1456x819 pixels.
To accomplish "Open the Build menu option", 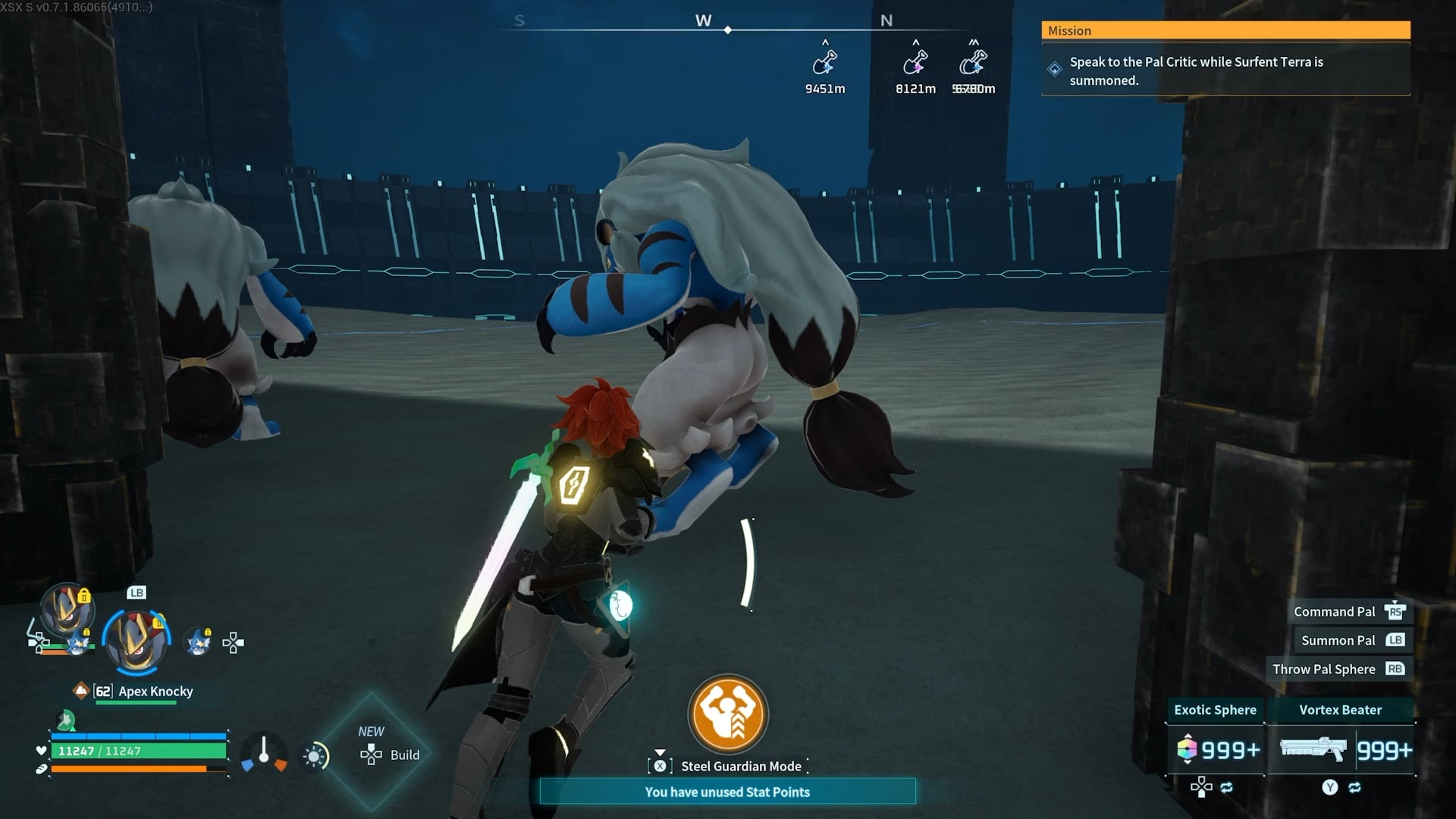I will 390,755.
